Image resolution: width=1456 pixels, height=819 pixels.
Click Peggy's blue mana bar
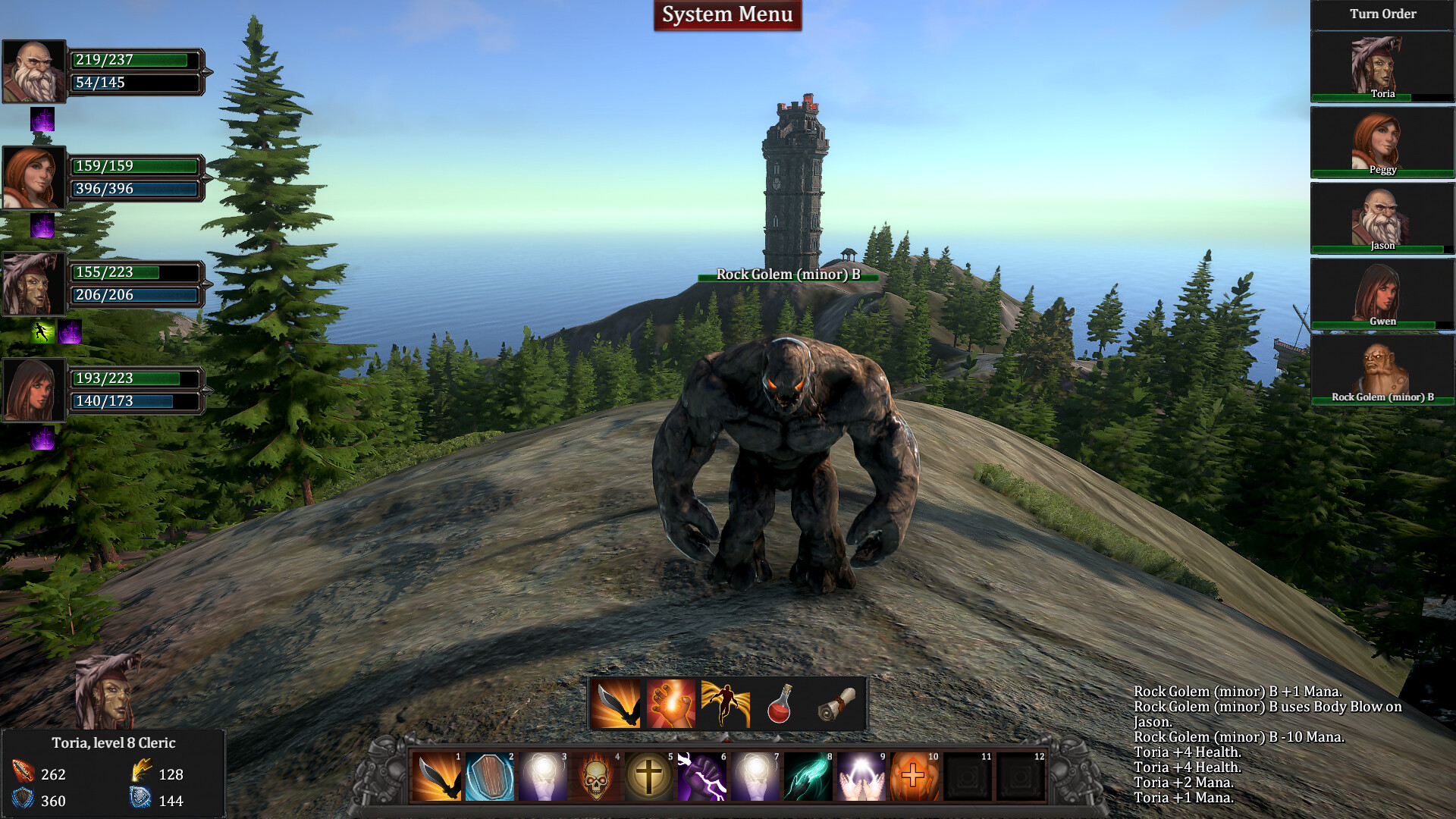point(135,189)
